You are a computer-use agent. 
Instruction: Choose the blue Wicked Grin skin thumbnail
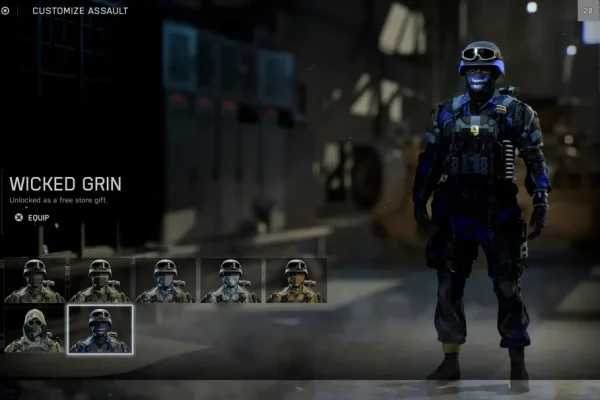99,330
